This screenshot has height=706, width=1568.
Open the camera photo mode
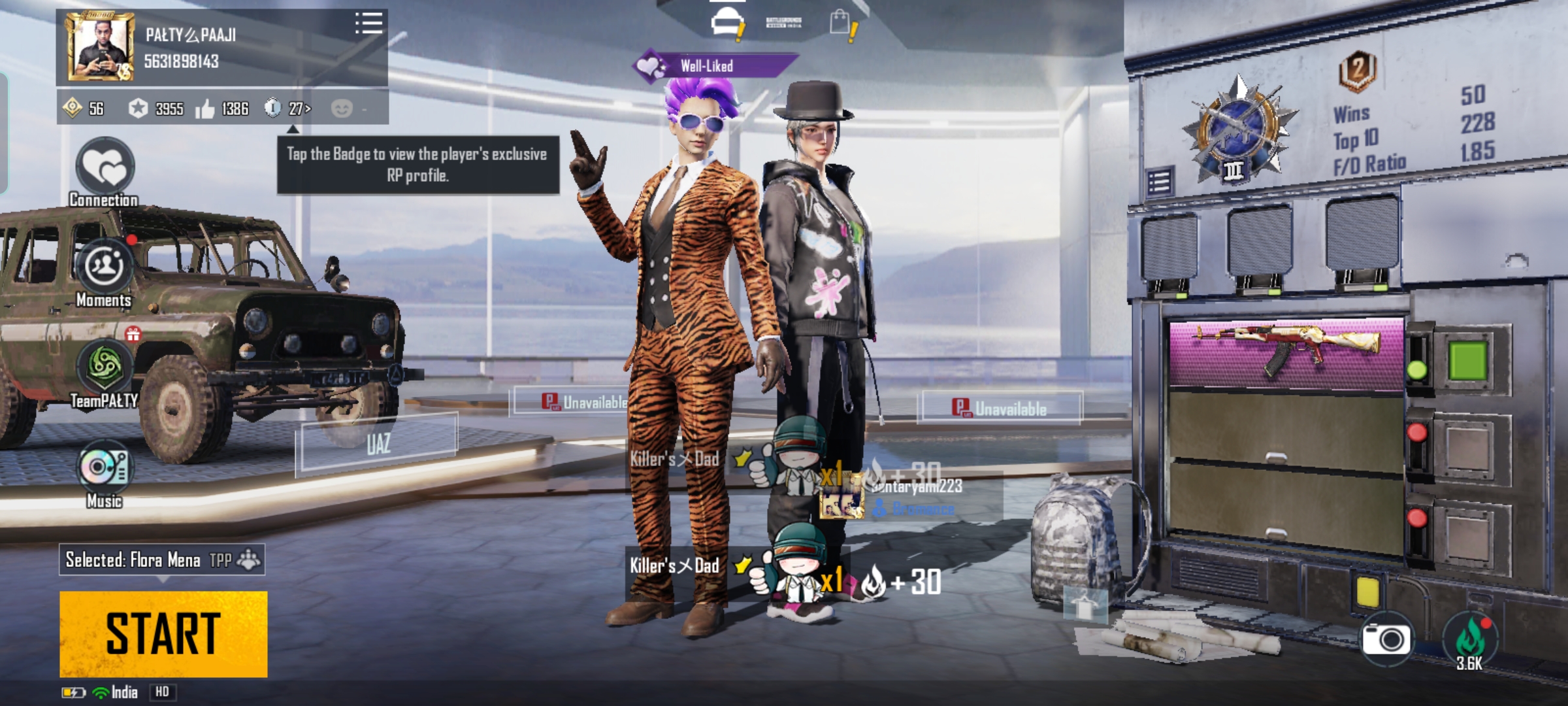(x=1386, y=639)
